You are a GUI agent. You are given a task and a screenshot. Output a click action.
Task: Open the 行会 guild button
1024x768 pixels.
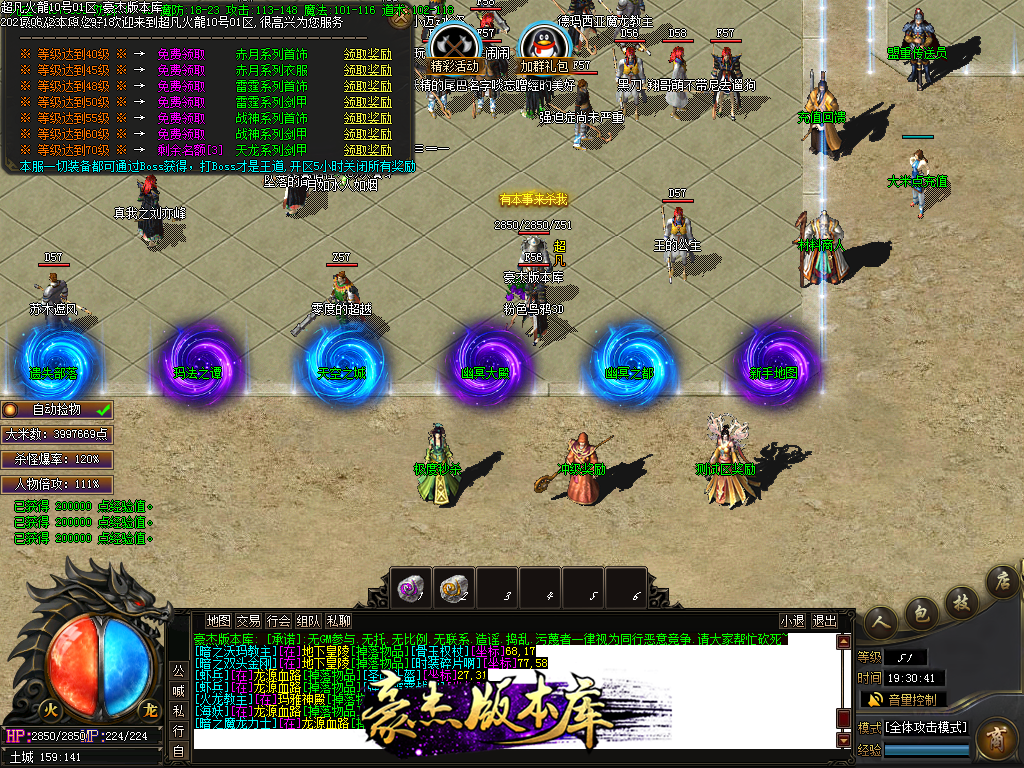279,621
